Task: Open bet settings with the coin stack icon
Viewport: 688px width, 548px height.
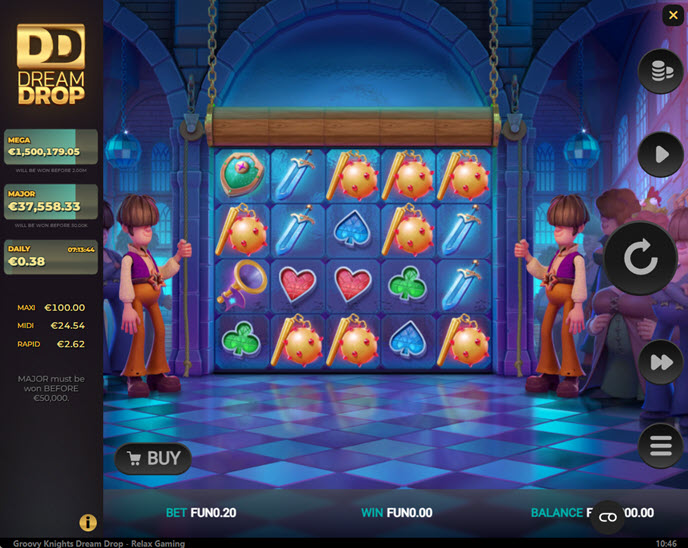Action: pyautogui.click(x=660, y=72)
